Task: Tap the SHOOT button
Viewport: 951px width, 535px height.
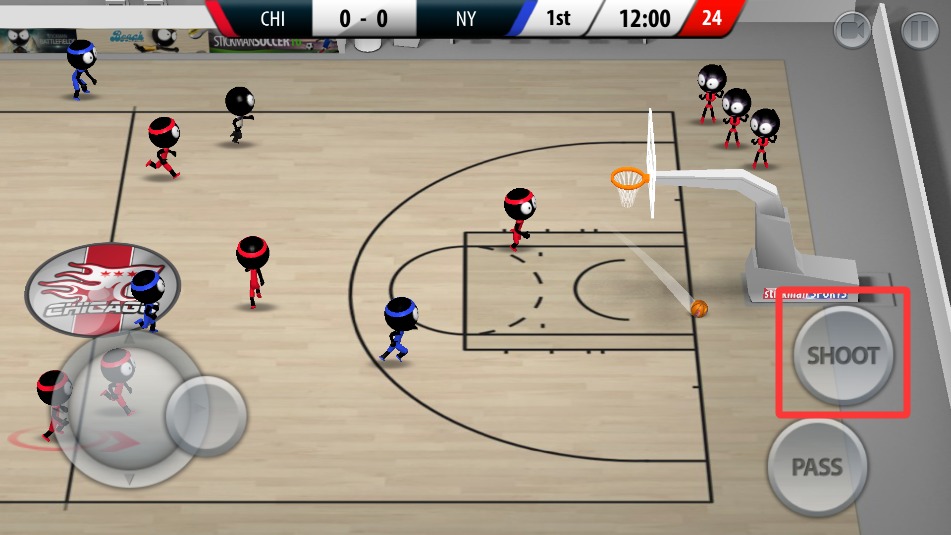Action: (842, 355)
